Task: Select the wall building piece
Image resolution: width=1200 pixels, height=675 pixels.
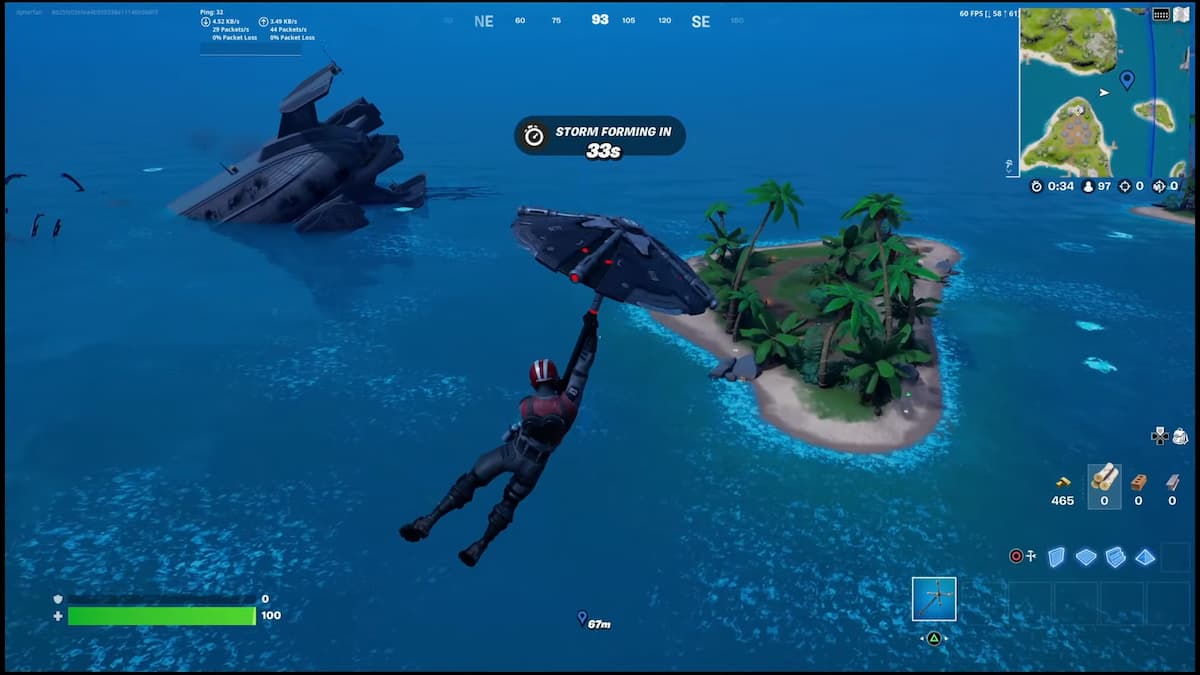Action: coord(1056,557)
